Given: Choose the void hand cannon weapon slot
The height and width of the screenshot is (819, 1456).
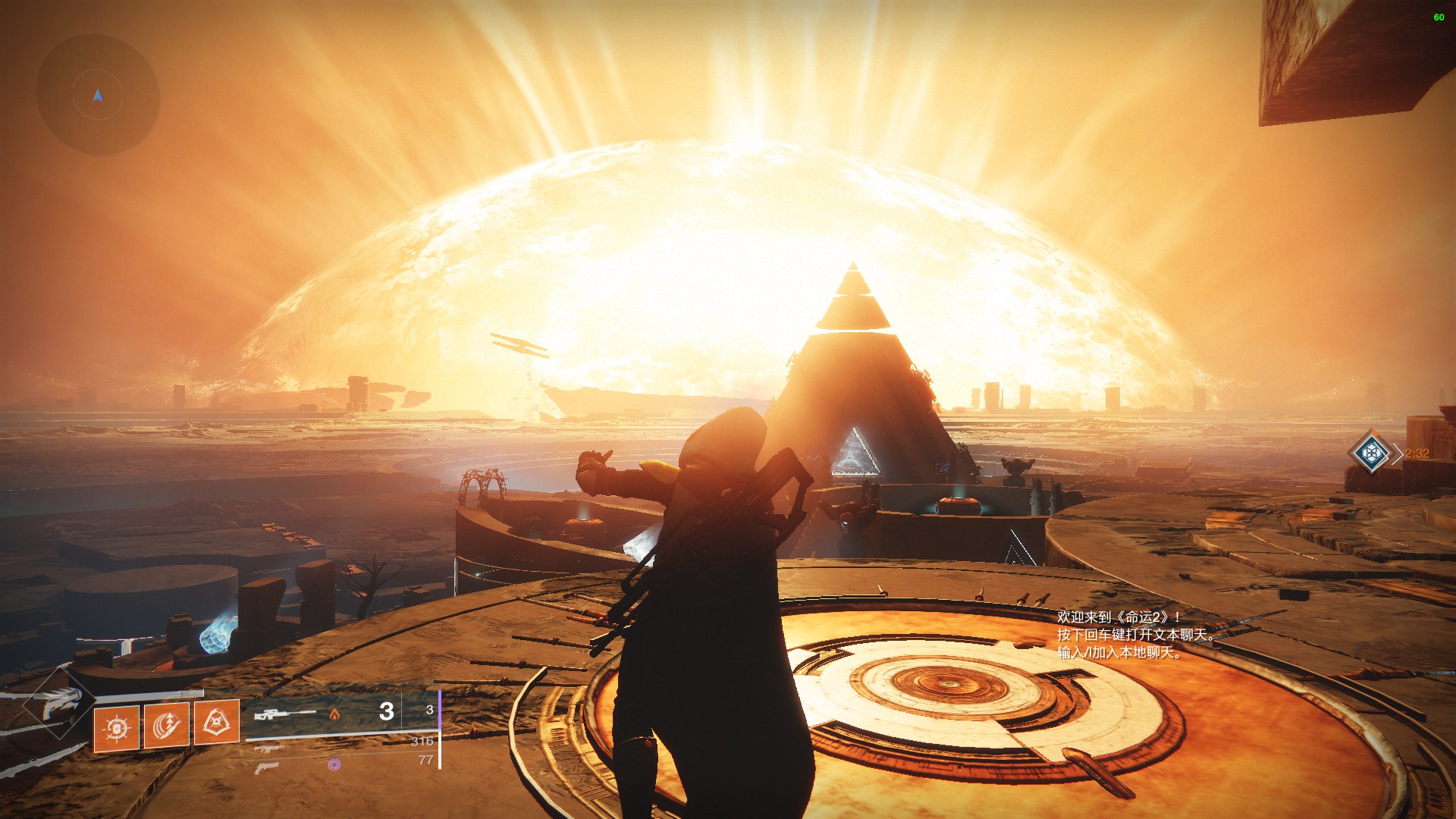Looking at the screenshot, I should 267,767.
